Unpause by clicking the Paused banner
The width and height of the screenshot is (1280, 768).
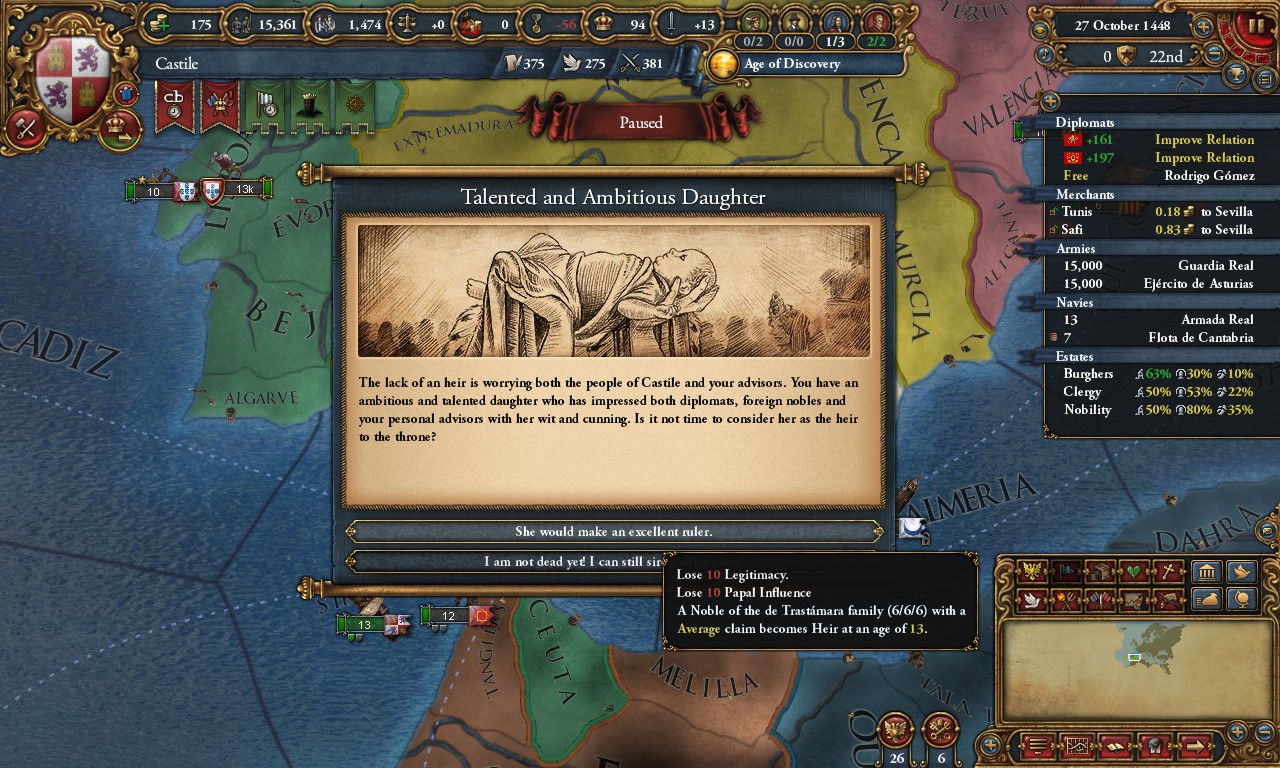tap(640, 122)
